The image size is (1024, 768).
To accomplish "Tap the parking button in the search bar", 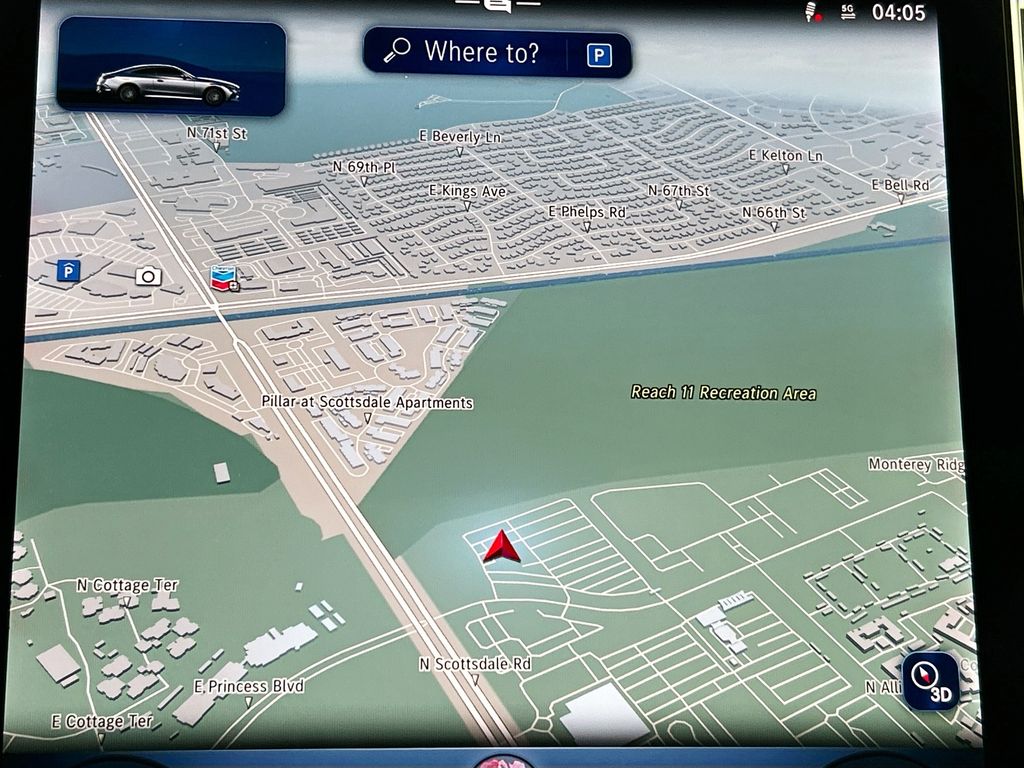I will [598, 54].
